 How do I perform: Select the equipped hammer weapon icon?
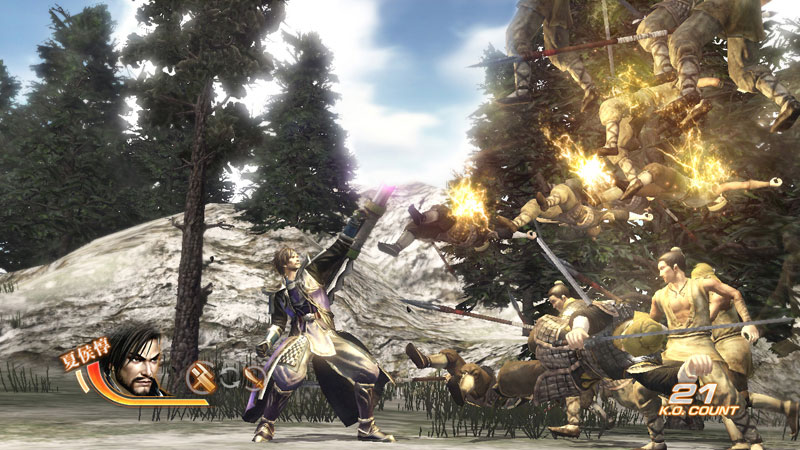tap(200, 376)
